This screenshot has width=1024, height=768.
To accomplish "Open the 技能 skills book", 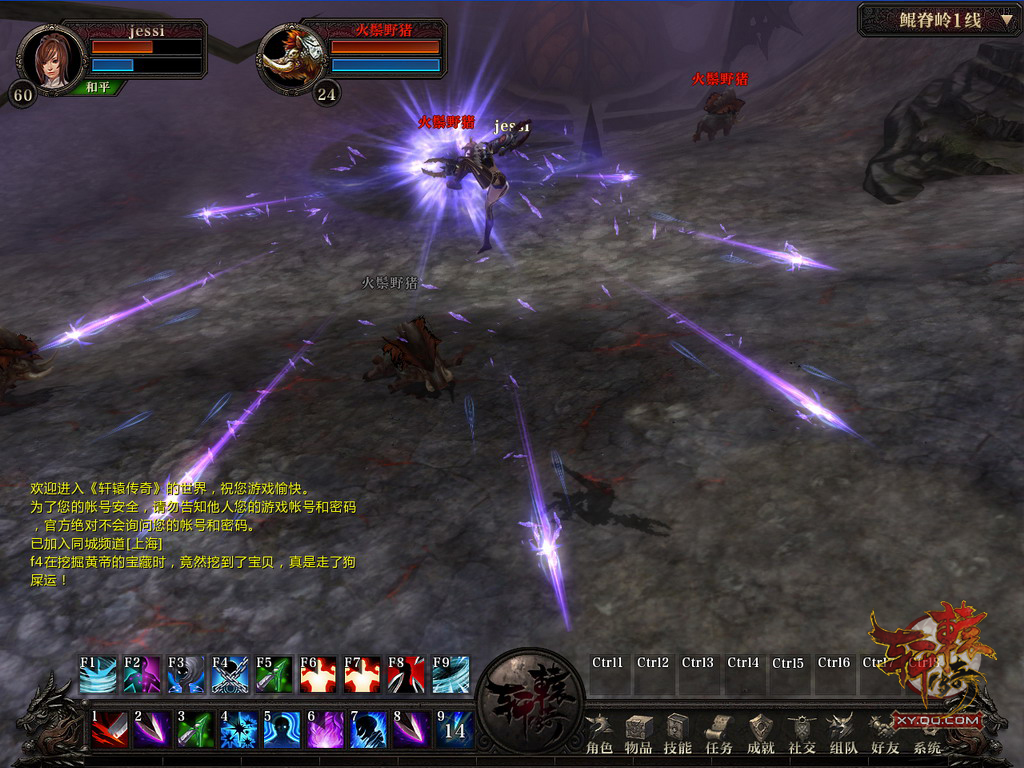I will pyautogui.click(x=678, y=733).
